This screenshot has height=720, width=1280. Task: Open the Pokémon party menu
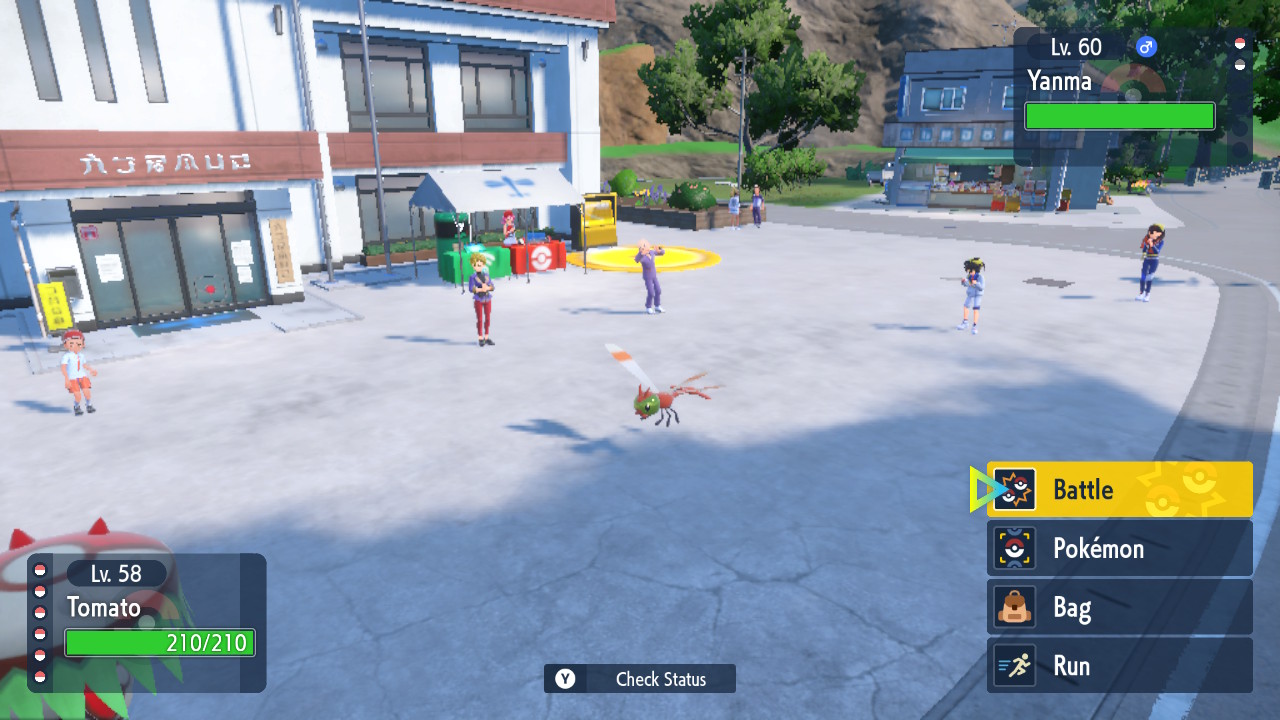(1119, 548)
